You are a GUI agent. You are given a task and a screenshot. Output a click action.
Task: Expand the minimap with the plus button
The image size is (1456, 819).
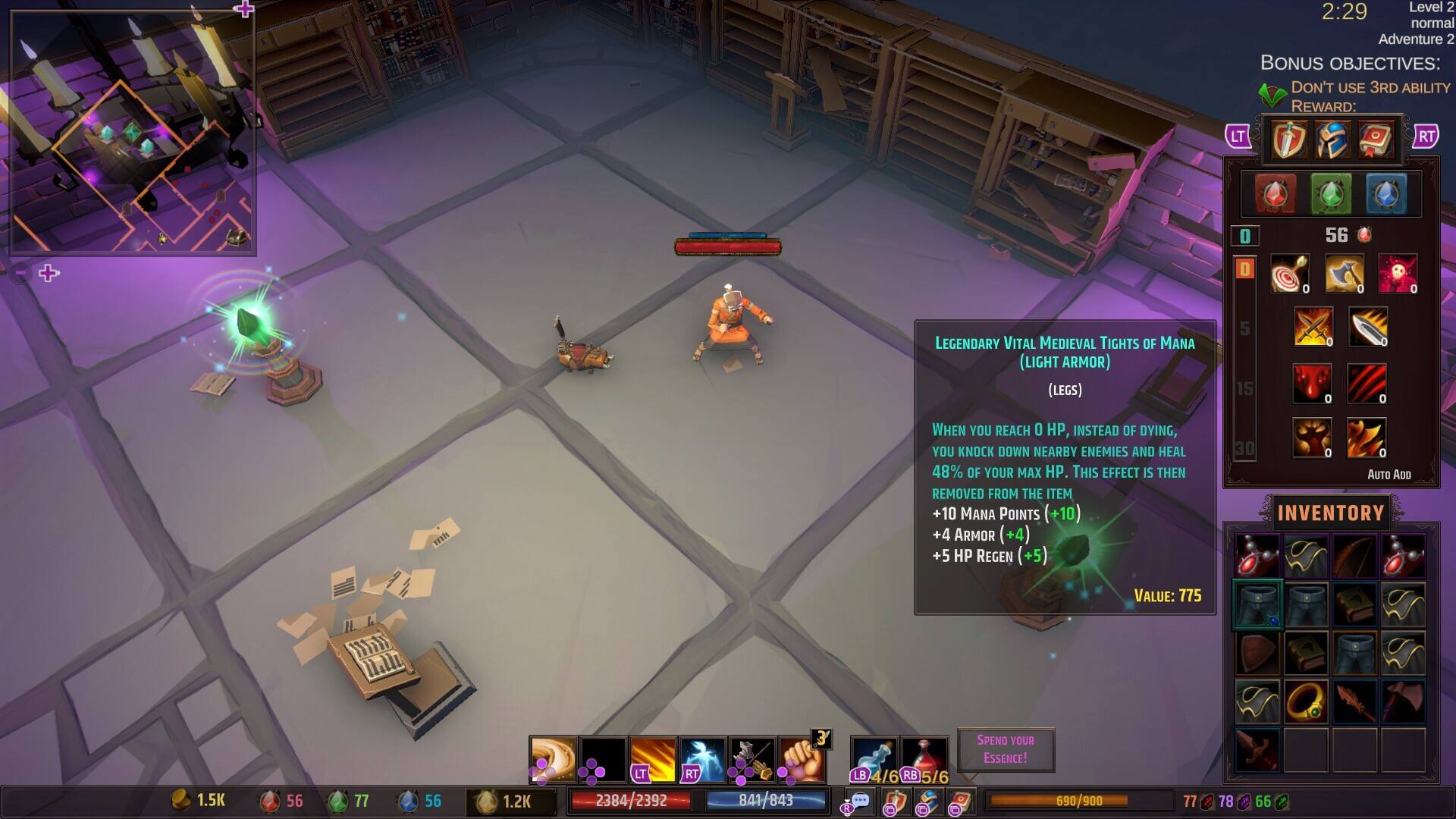[49, 273]
